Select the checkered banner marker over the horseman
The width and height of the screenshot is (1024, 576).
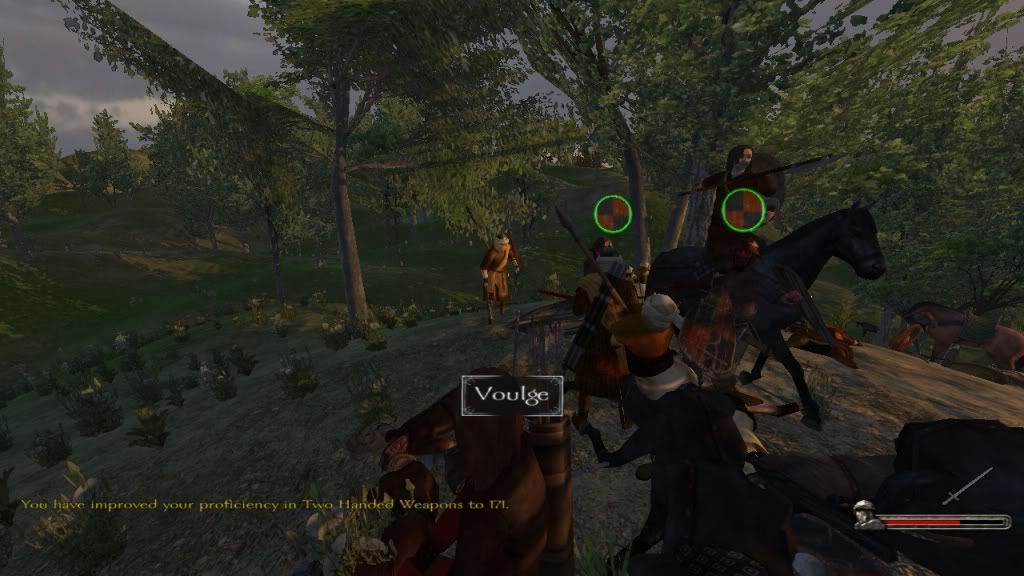[x=743, y=210]
